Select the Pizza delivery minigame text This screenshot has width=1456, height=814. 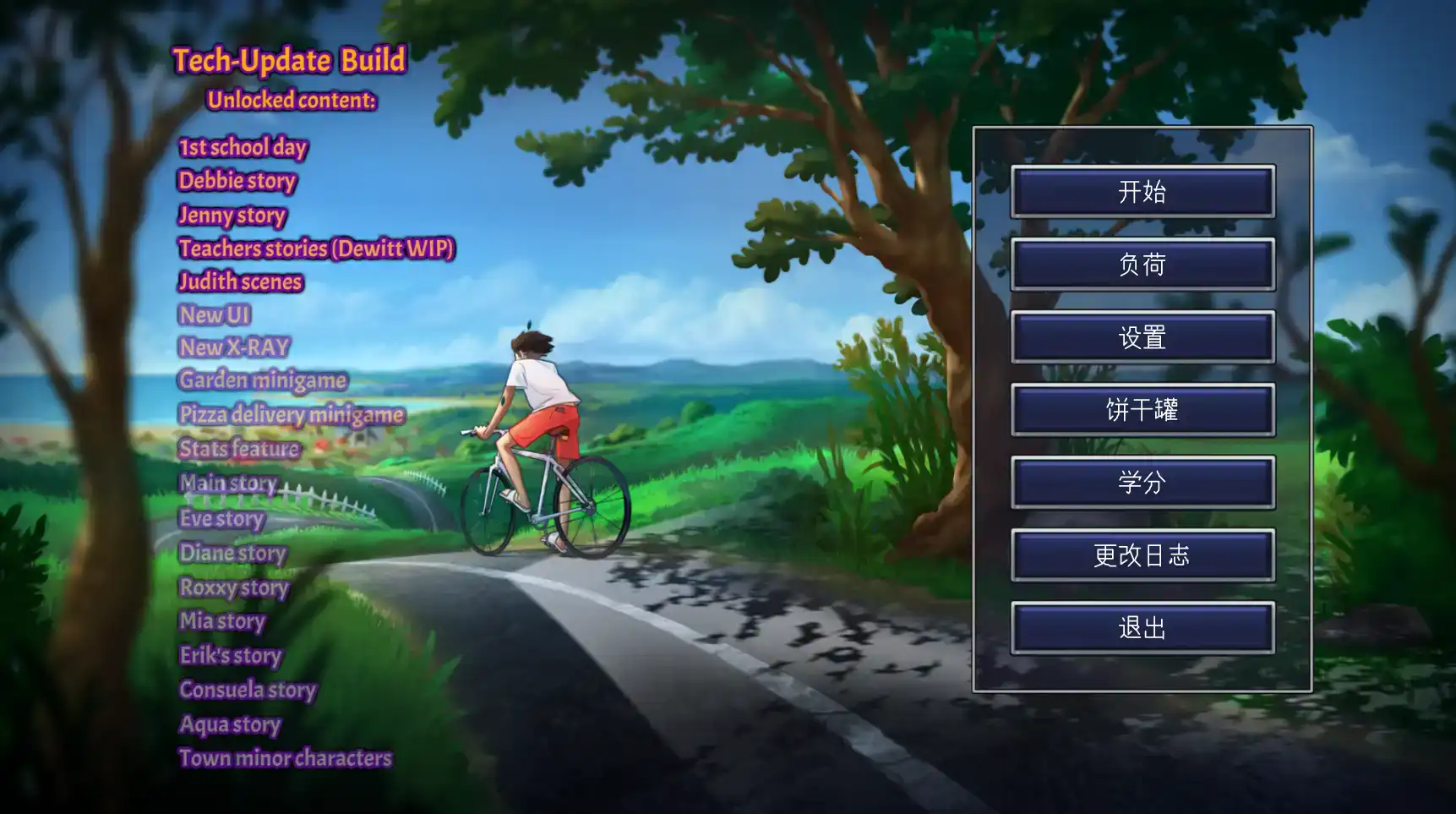point(291,415)
